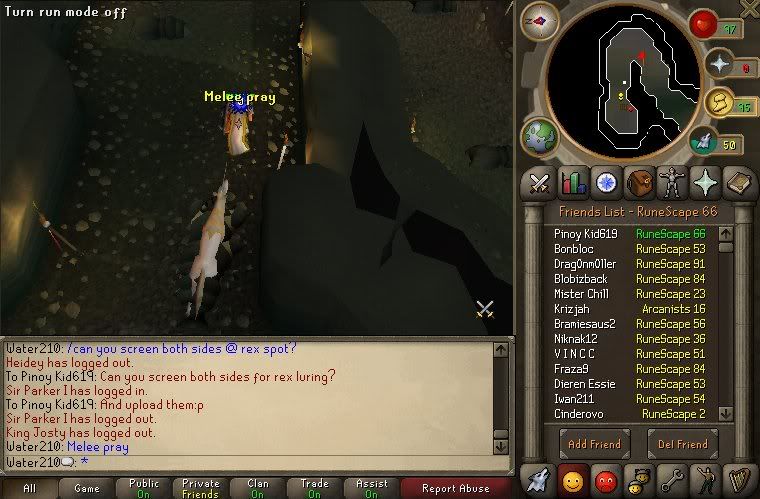Click the Add Friend button

click(596, 444)
